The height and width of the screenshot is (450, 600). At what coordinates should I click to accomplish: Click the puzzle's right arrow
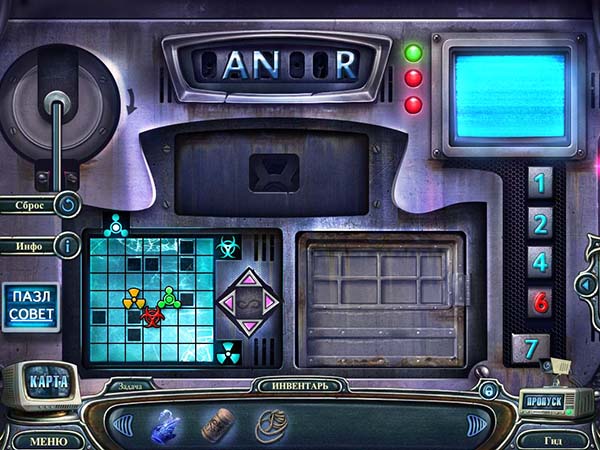click(272, 301)
